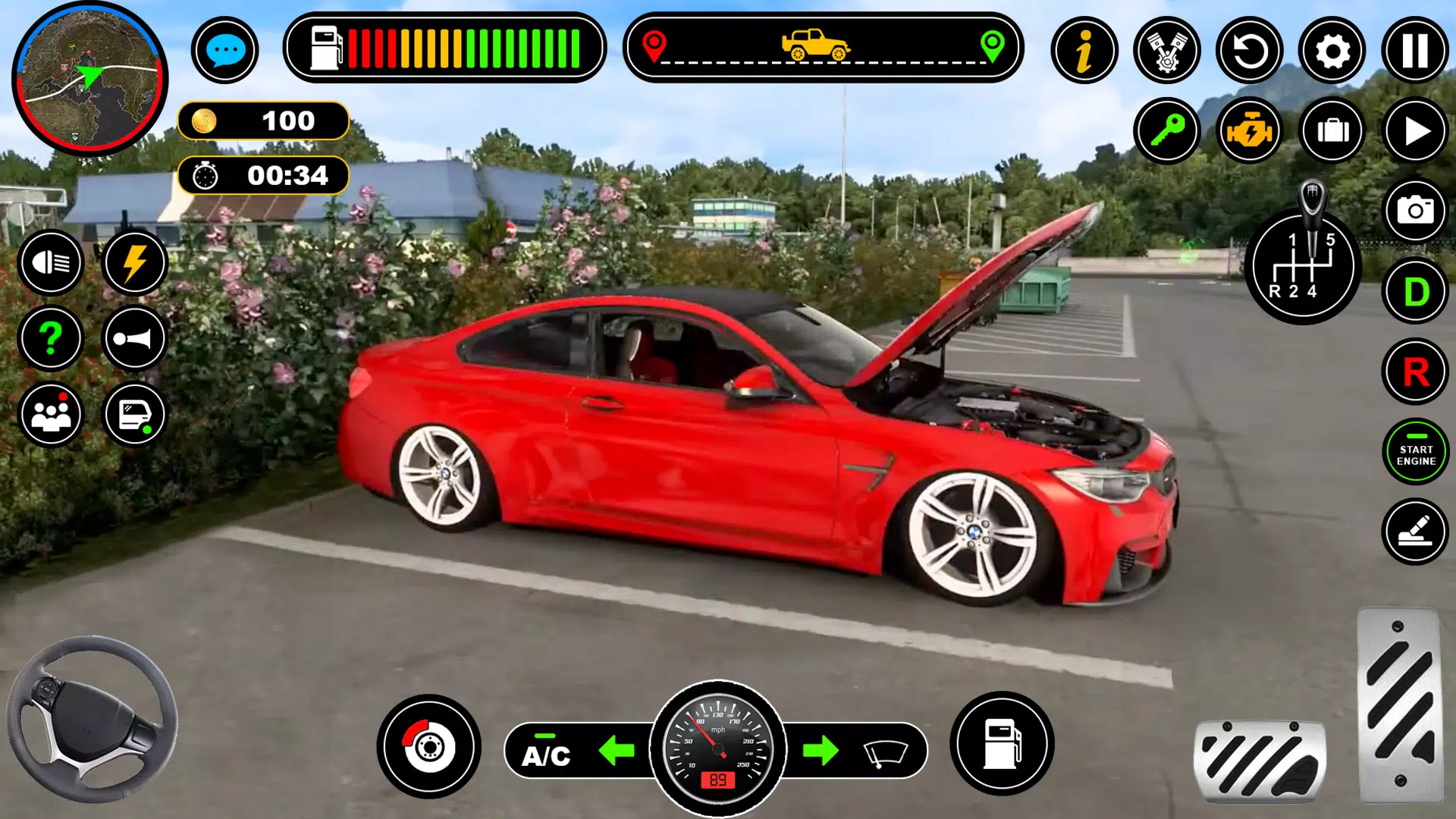This screenshot has height=819, width=1456.
Task: Tap the engine pistons icon
Action: pyautogui.click(x=1167, y=51)
